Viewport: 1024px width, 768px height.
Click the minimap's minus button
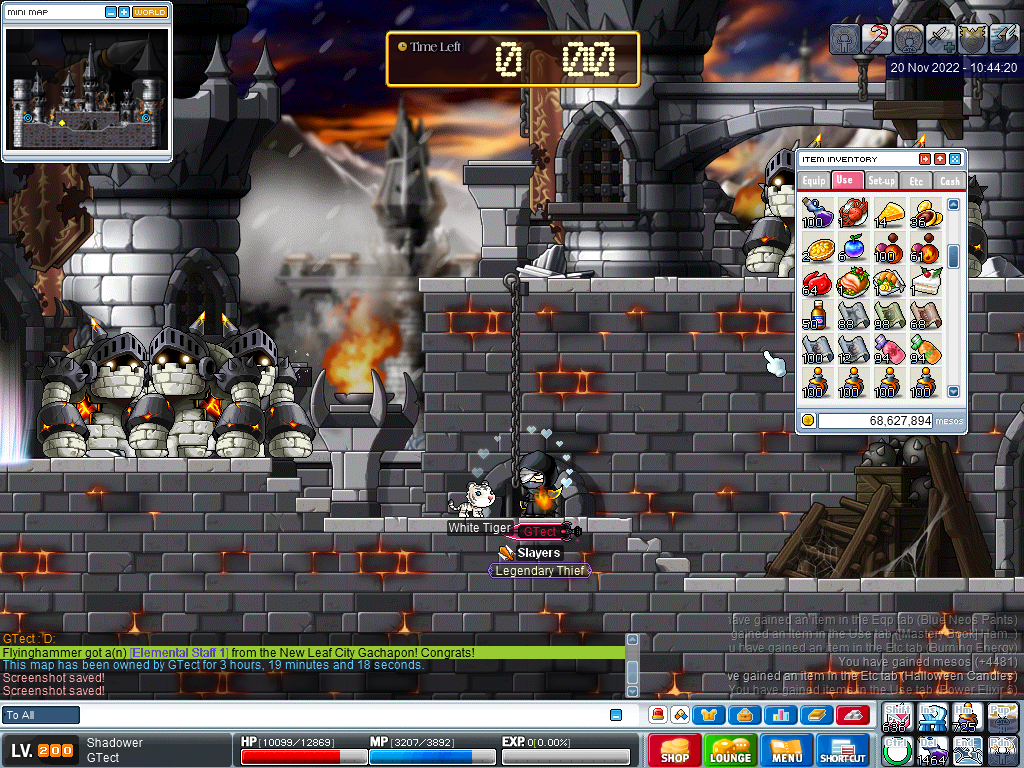(x=110, y=12)
